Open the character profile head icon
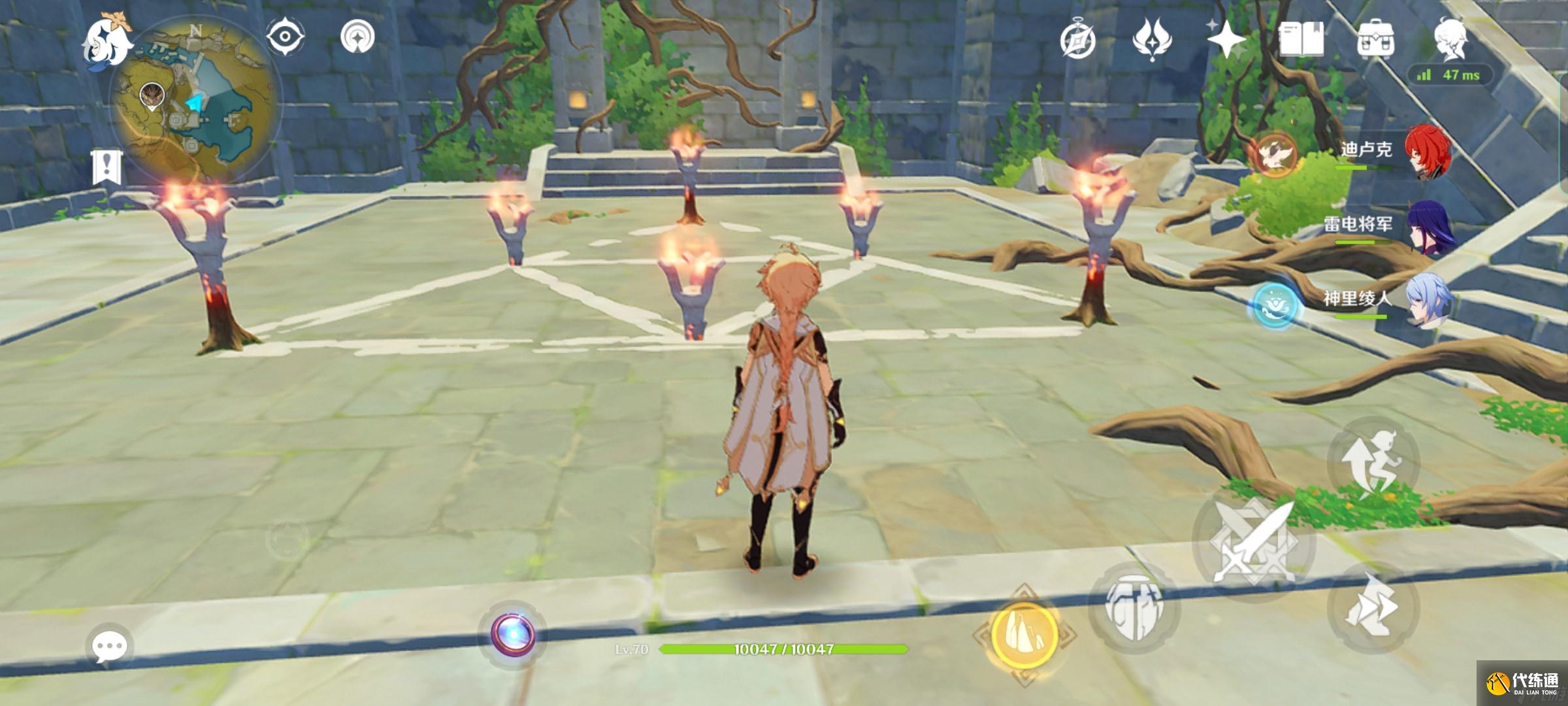This screenshot has width=1568, height=706. point(1450,39)
